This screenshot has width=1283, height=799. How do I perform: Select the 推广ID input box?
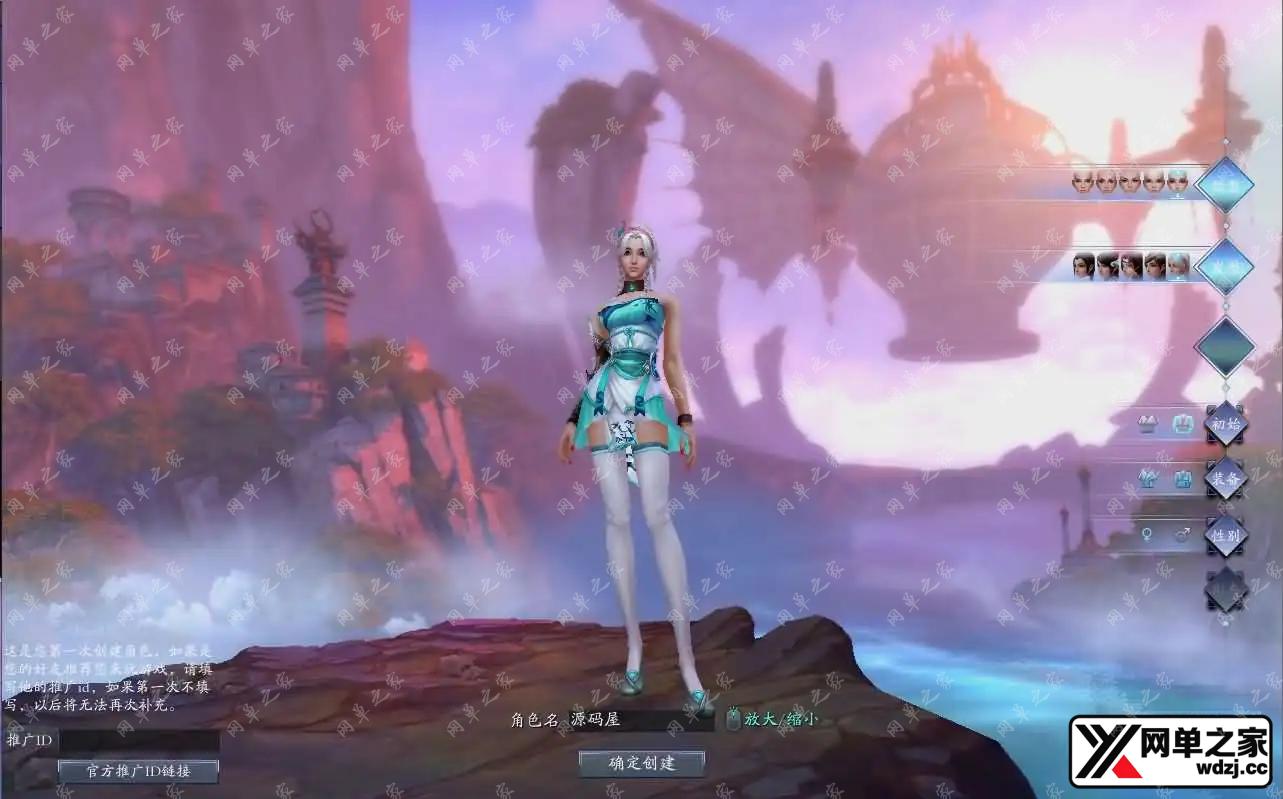(139, 741)
